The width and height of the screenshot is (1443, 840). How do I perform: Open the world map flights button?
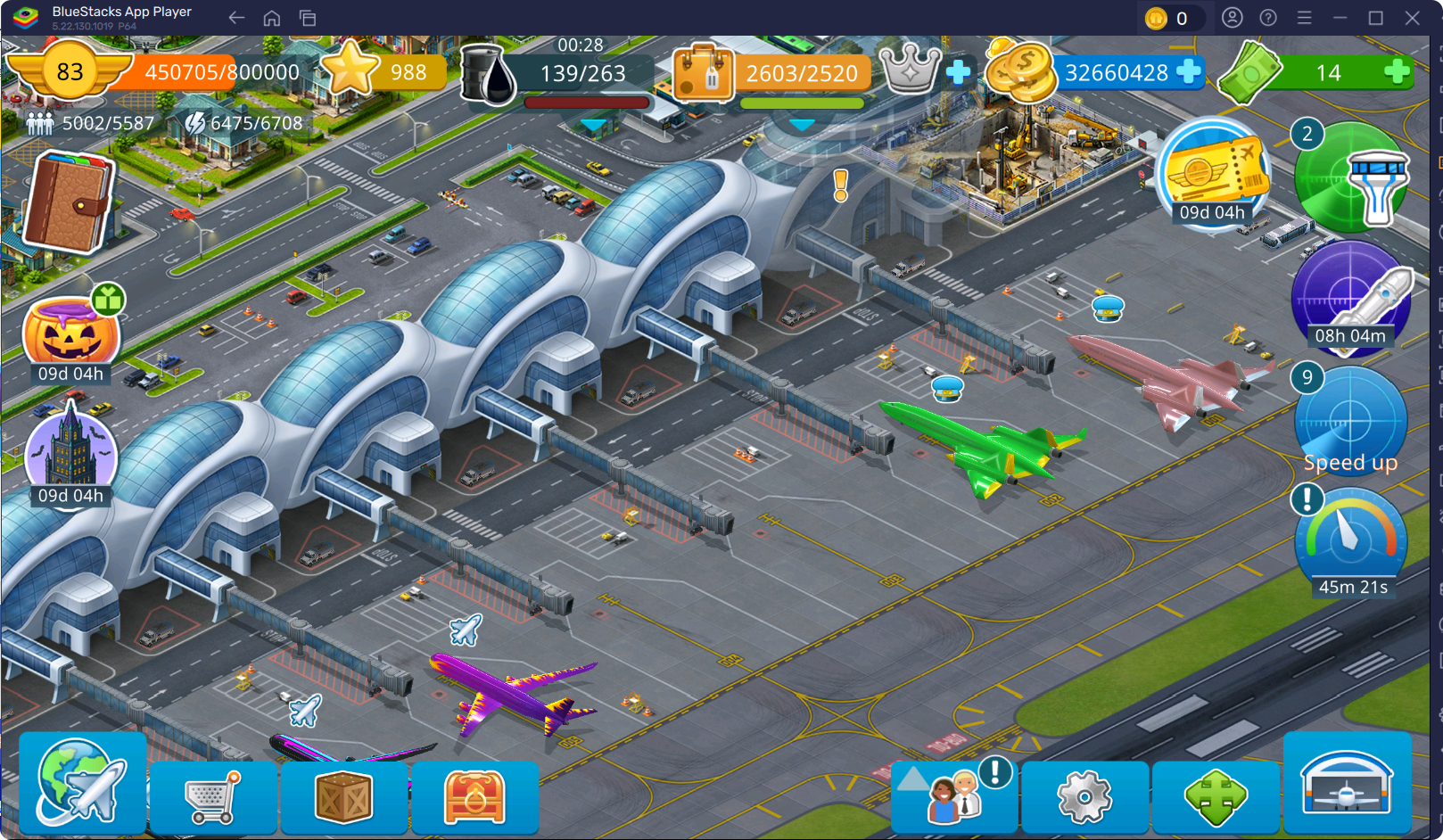[x=82, y=783]
